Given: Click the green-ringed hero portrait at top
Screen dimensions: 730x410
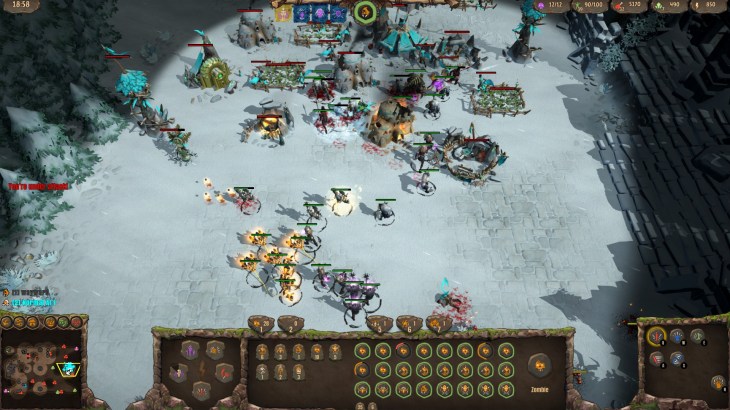Looking at the screenshot, I should (x=363, y=13).
